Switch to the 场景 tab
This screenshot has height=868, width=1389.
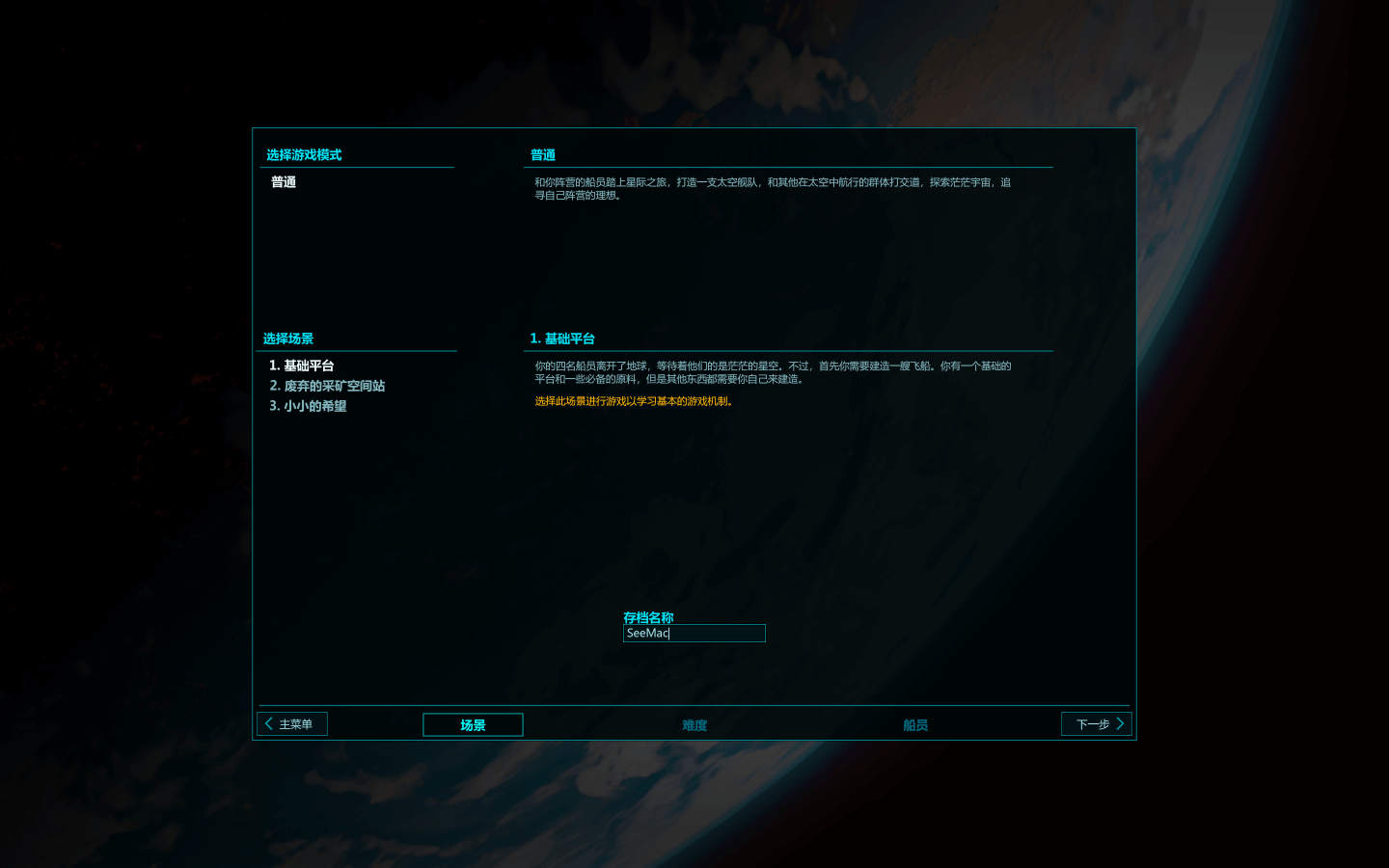[473, 724]
